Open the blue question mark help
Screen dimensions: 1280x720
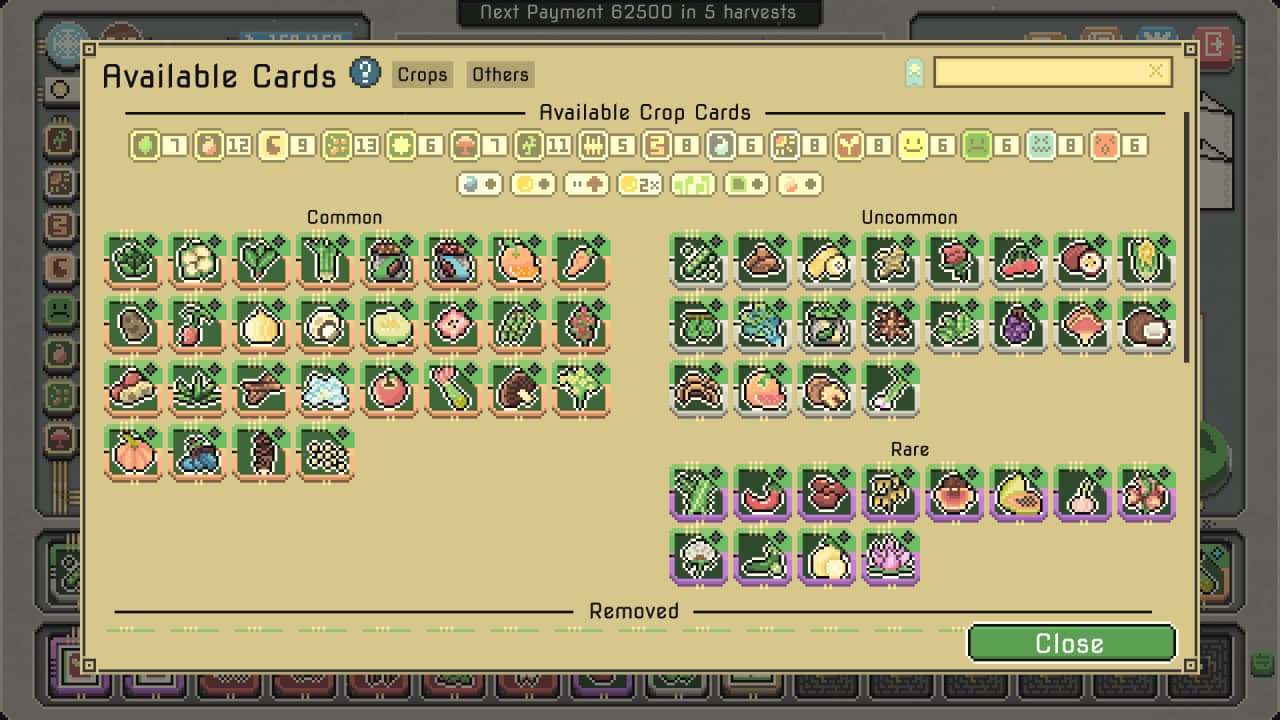tap(365, 72)
